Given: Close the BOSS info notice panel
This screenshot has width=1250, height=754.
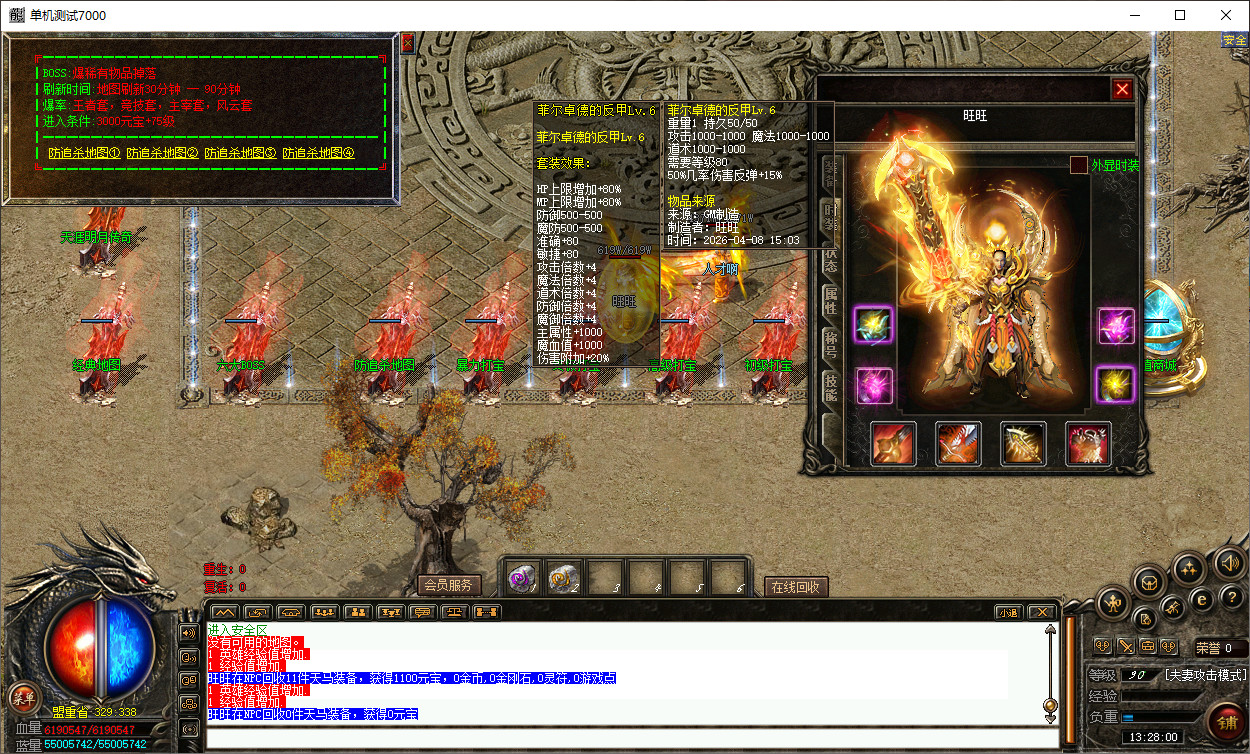Looking at the screenshot, I should [407, 43].
